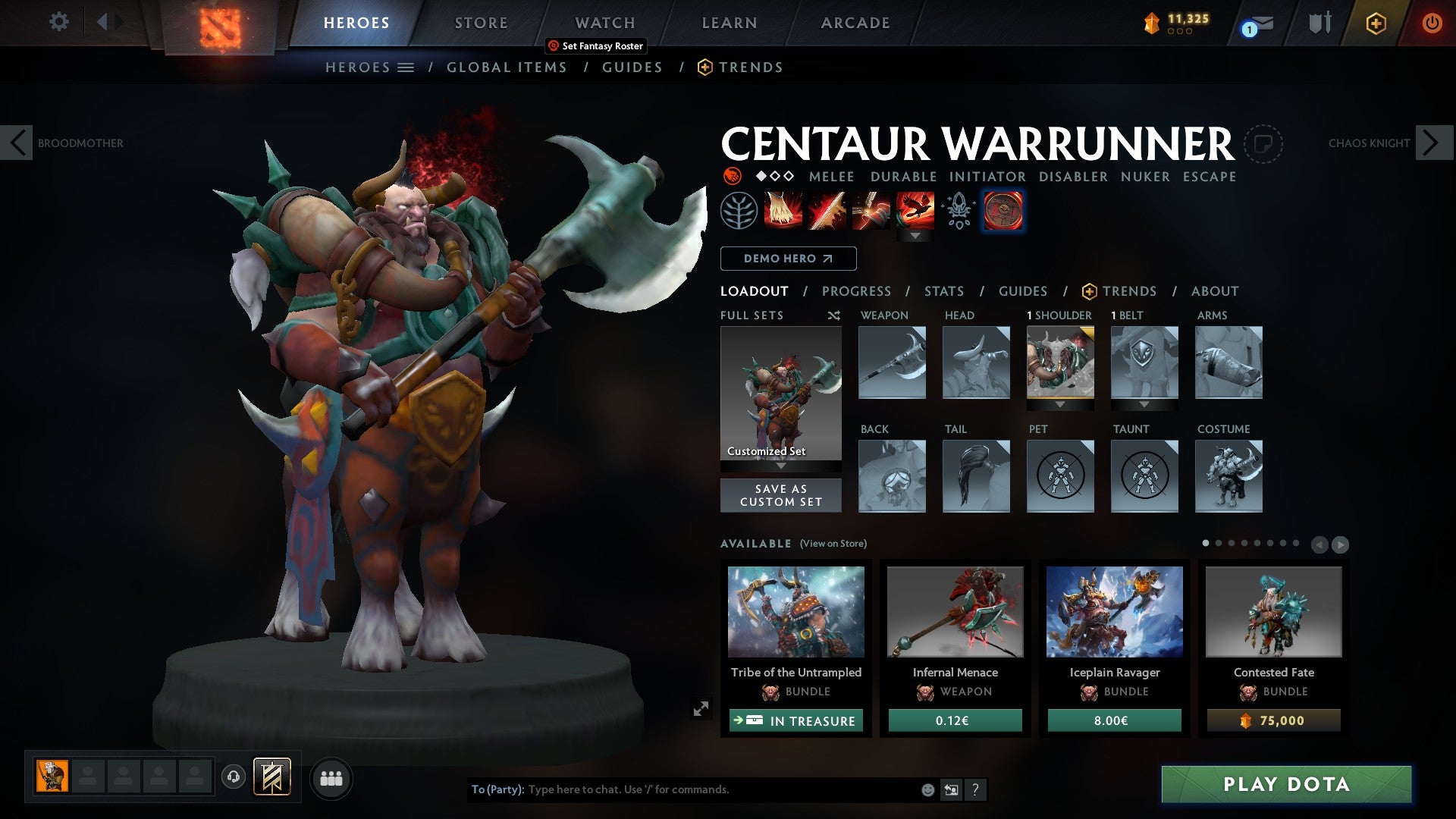Click the power/logout icon top right
1456x819 pixels.
tap(1433, 23)
